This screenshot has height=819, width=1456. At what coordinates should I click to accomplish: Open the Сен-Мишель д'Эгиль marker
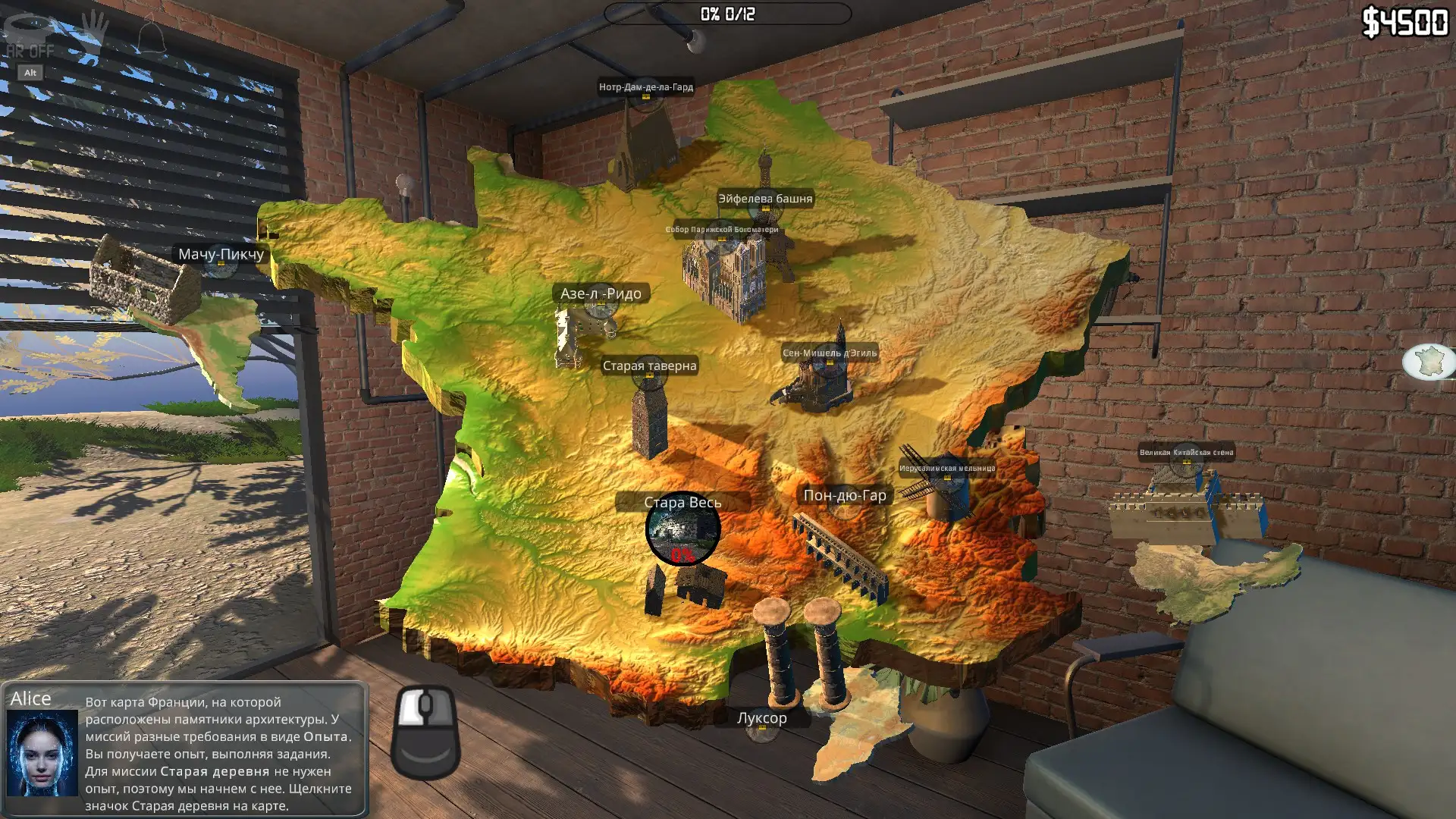tap(830, 353)
